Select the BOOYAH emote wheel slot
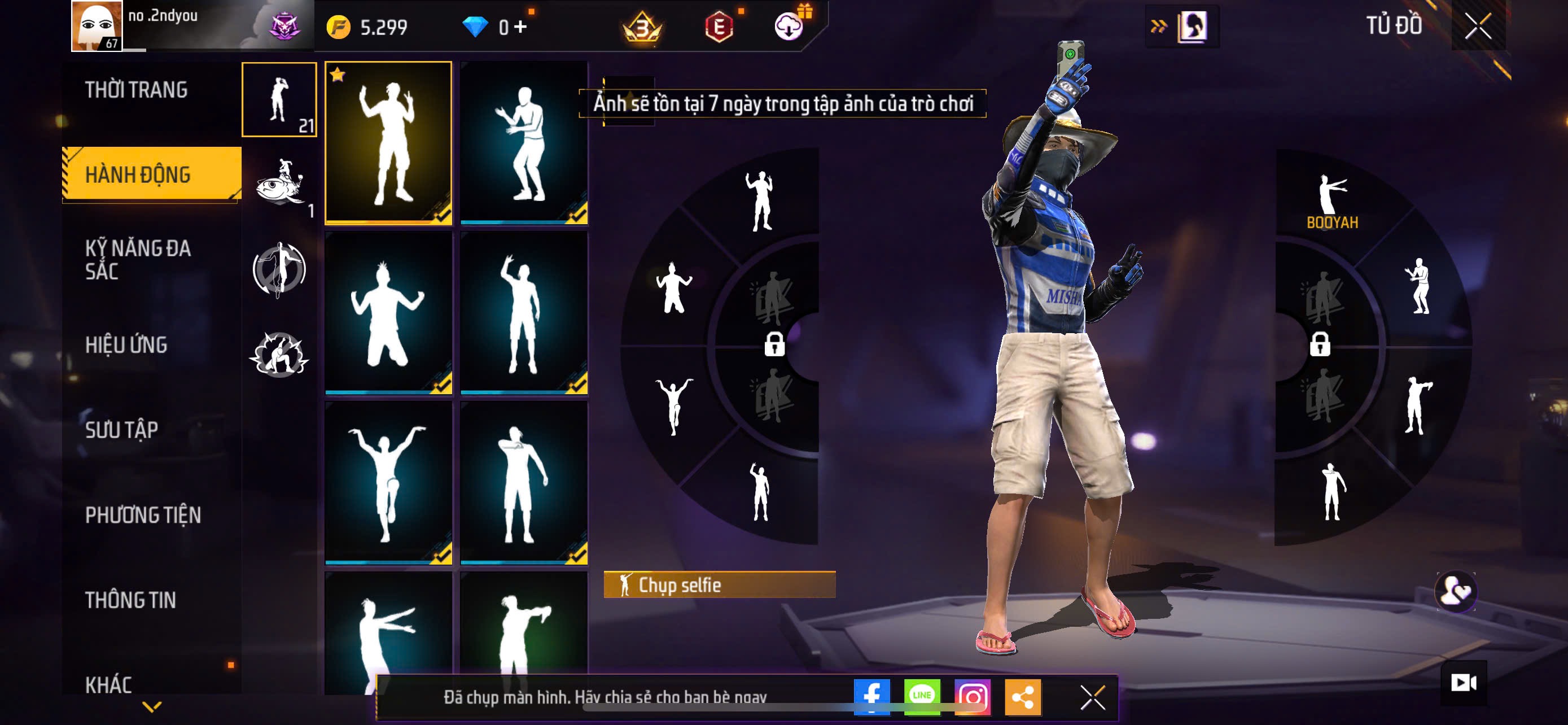The image size is (1568, 725). point(1332,201)
